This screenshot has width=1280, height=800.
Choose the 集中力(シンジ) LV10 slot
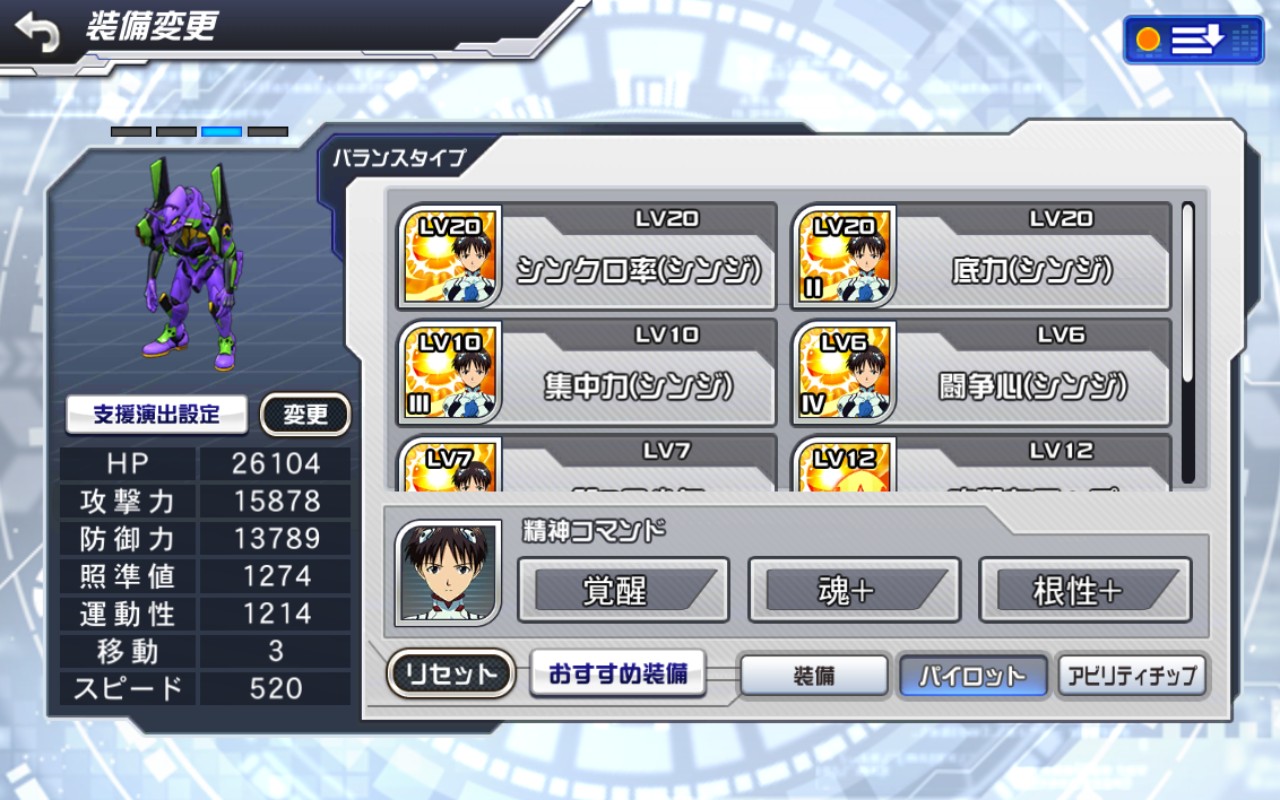pyautogui.click(x=587, y=373)
